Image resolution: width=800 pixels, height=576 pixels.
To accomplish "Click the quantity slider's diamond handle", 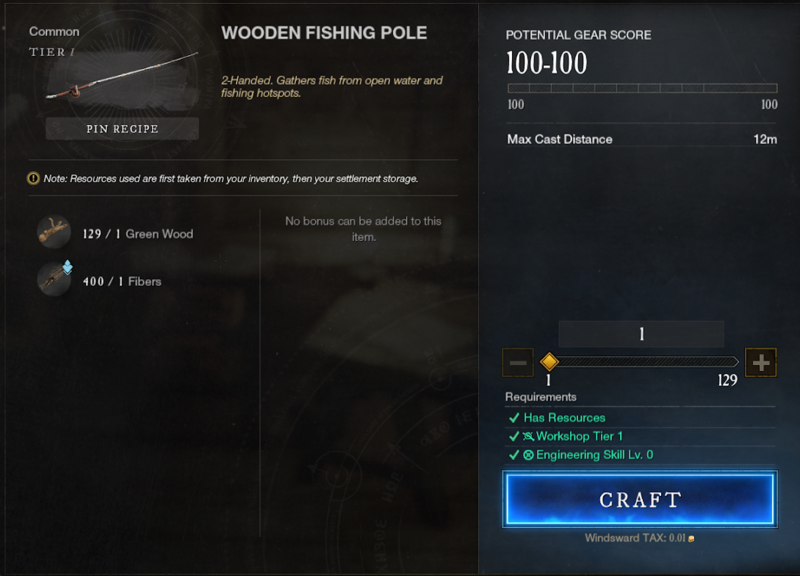I will pos(548,362).
